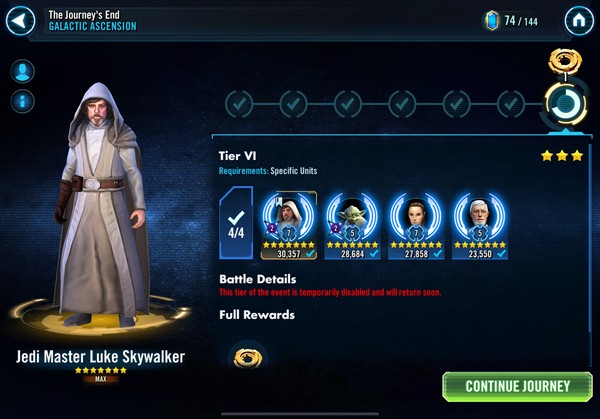The image size is (600, 419).
Task: Select the highlighted current tier node
Action: click(x=565, y=102)
